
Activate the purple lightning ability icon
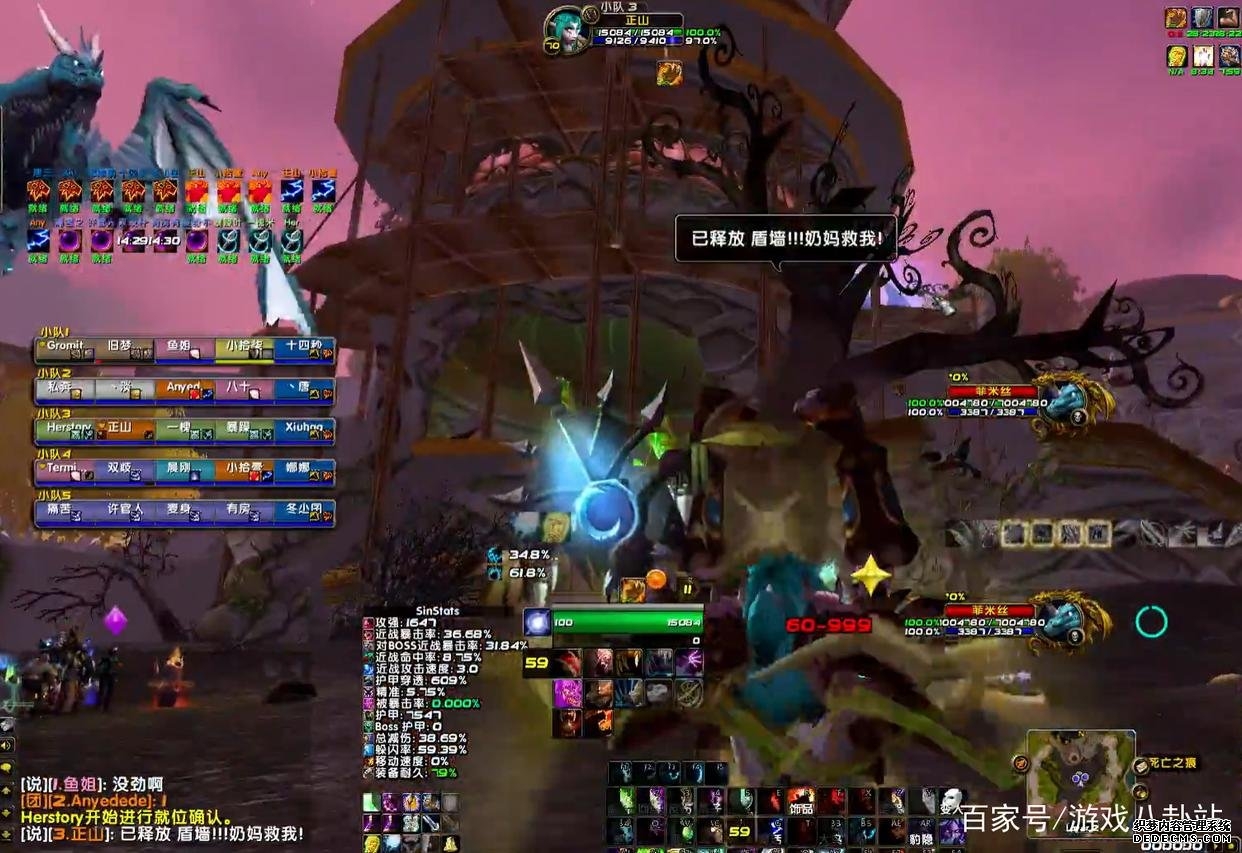688,662
